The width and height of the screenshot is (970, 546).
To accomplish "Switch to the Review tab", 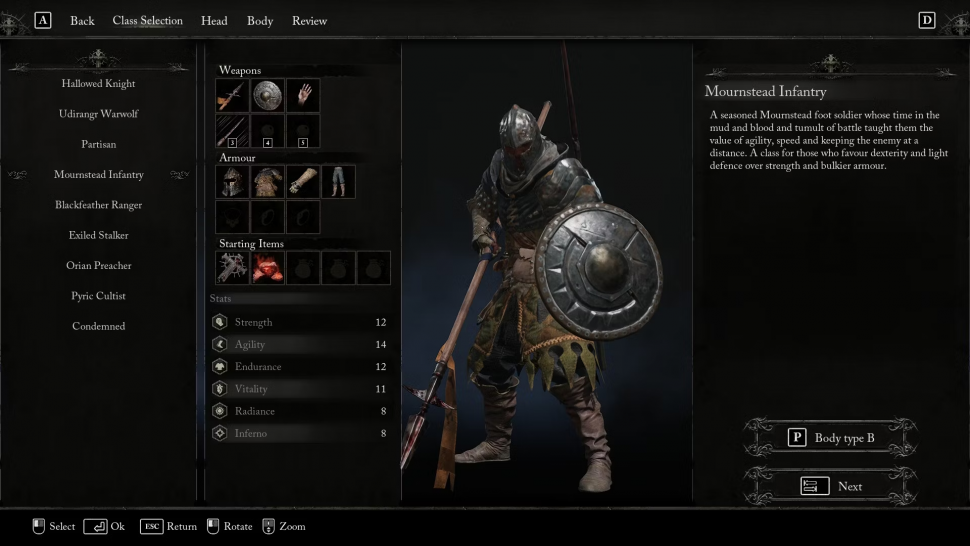I will pos(309,21).
